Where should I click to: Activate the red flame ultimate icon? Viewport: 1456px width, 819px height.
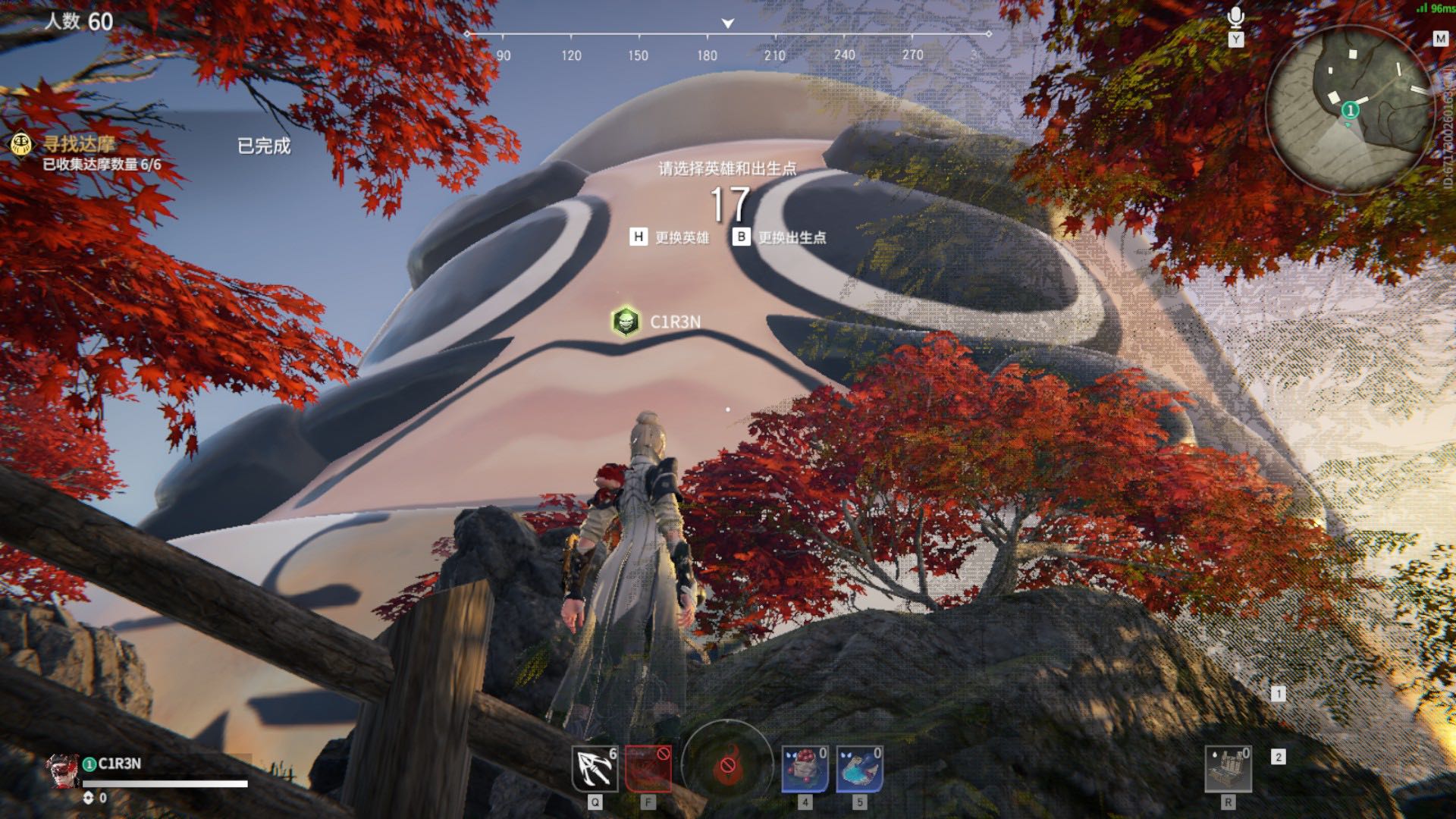pos(726,765)
